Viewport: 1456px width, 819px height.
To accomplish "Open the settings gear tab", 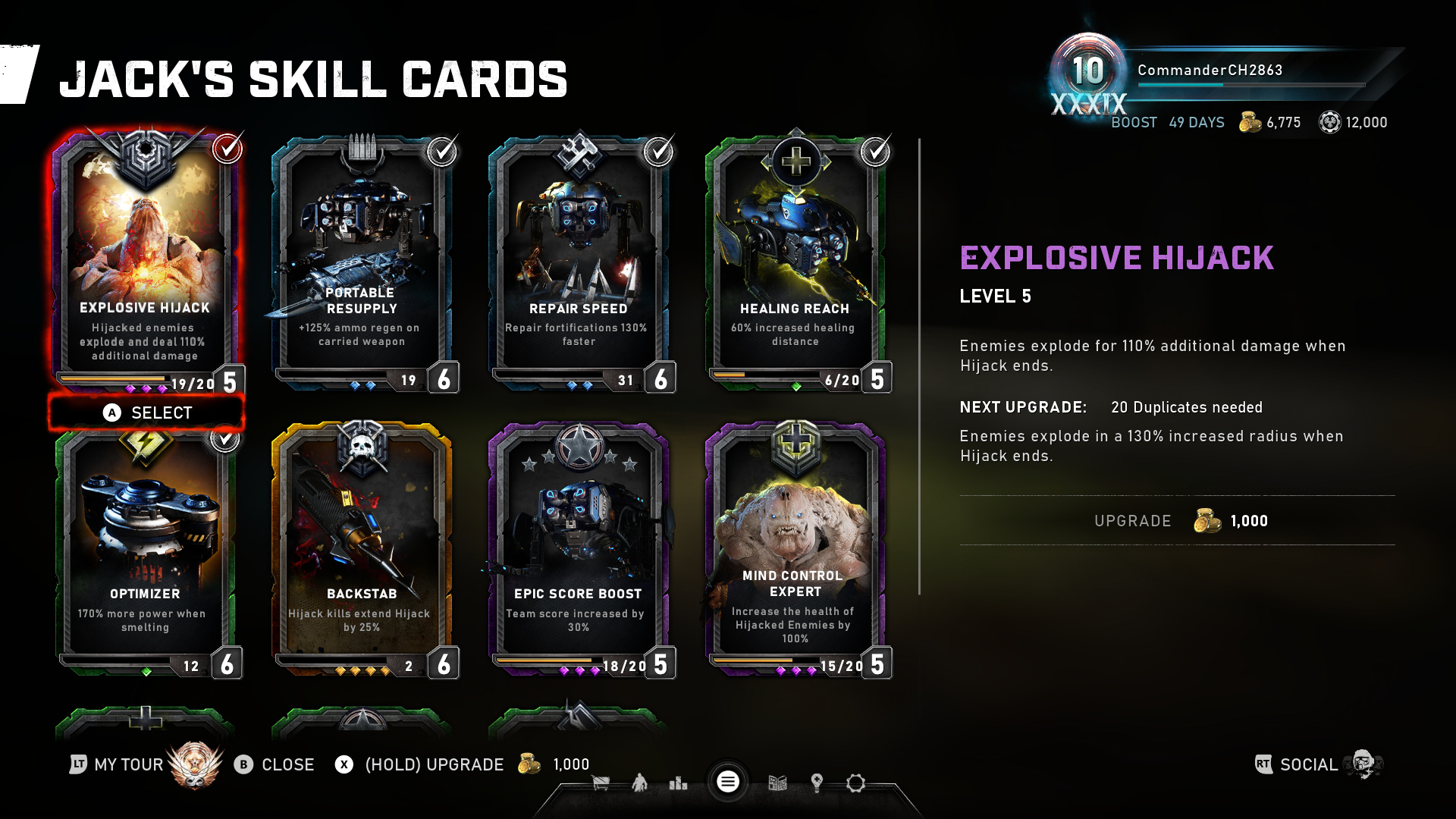I will [855, 783].
